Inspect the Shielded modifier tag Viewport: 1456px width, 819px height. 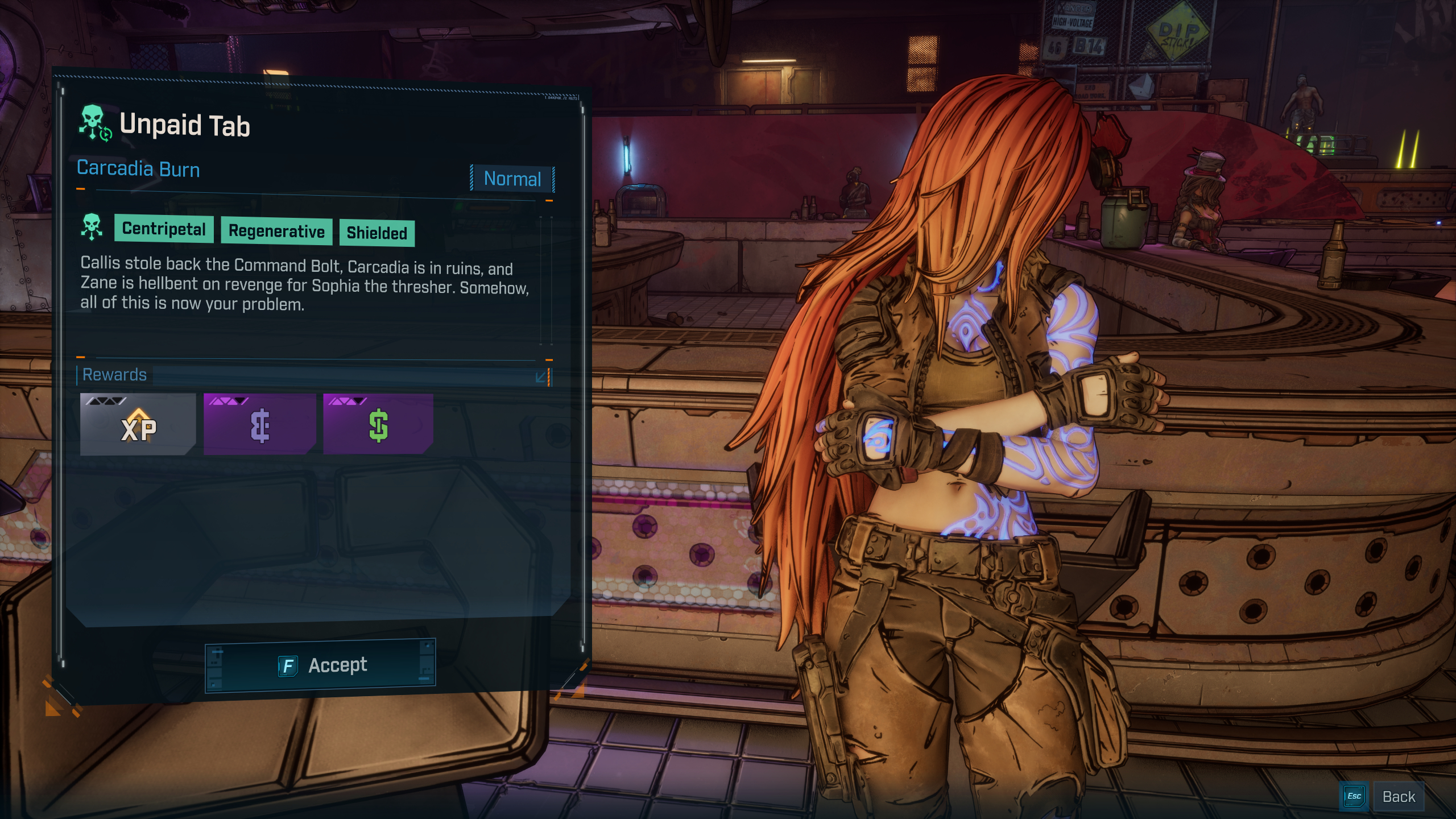(x=377, y=233)
